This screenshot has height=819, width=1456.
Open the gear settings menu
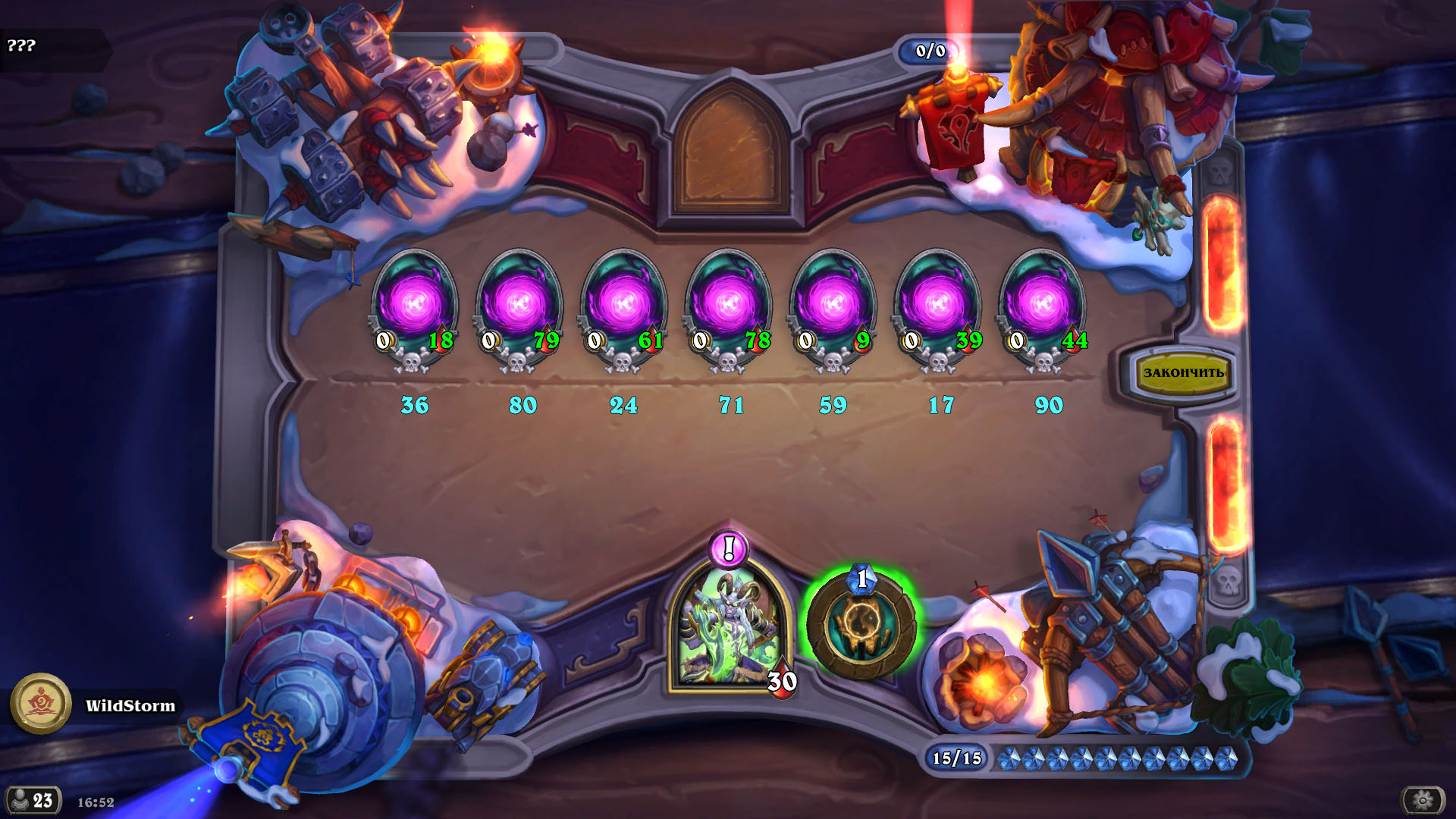1423,799
